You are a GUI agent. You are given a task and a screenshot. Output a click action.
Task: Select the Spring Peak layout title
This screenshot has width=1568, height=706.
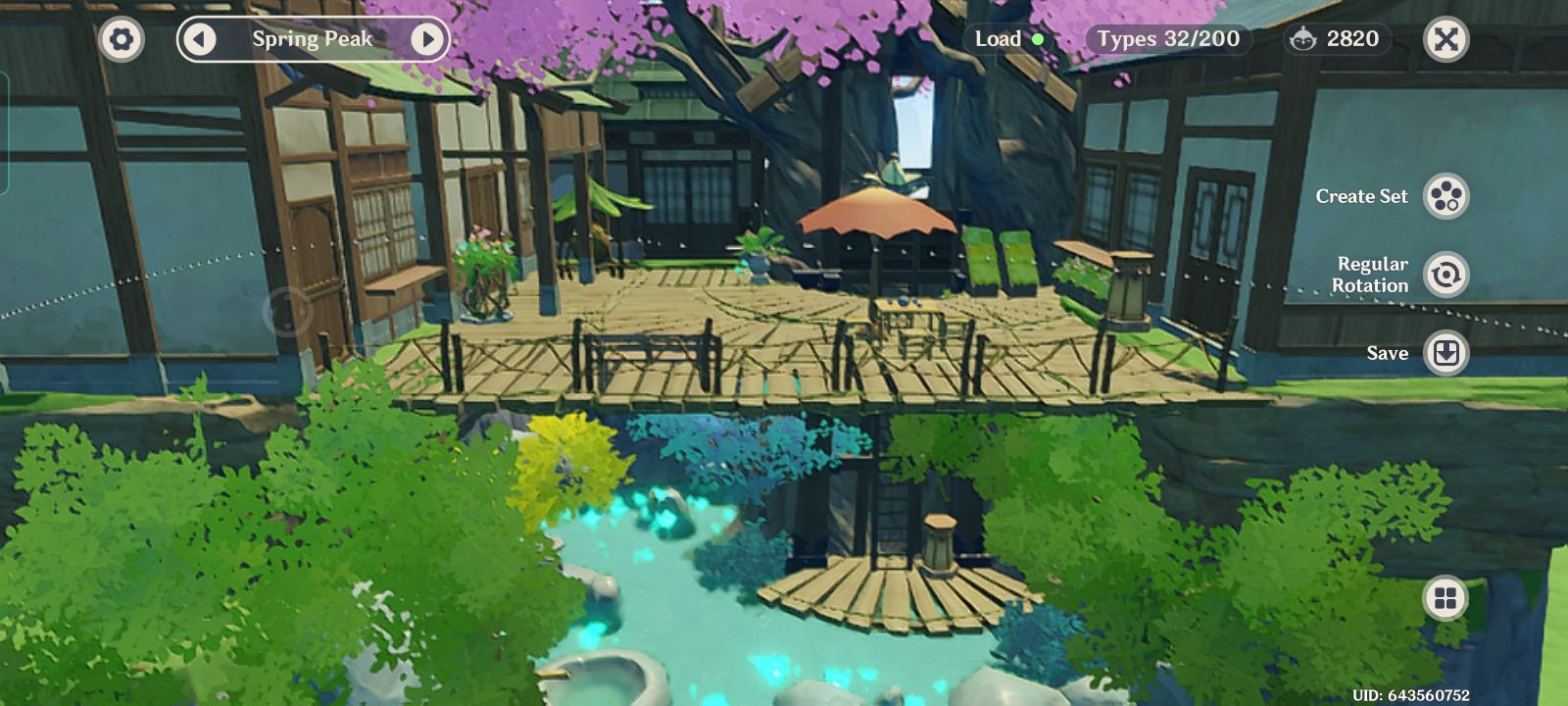pos(312,40)
